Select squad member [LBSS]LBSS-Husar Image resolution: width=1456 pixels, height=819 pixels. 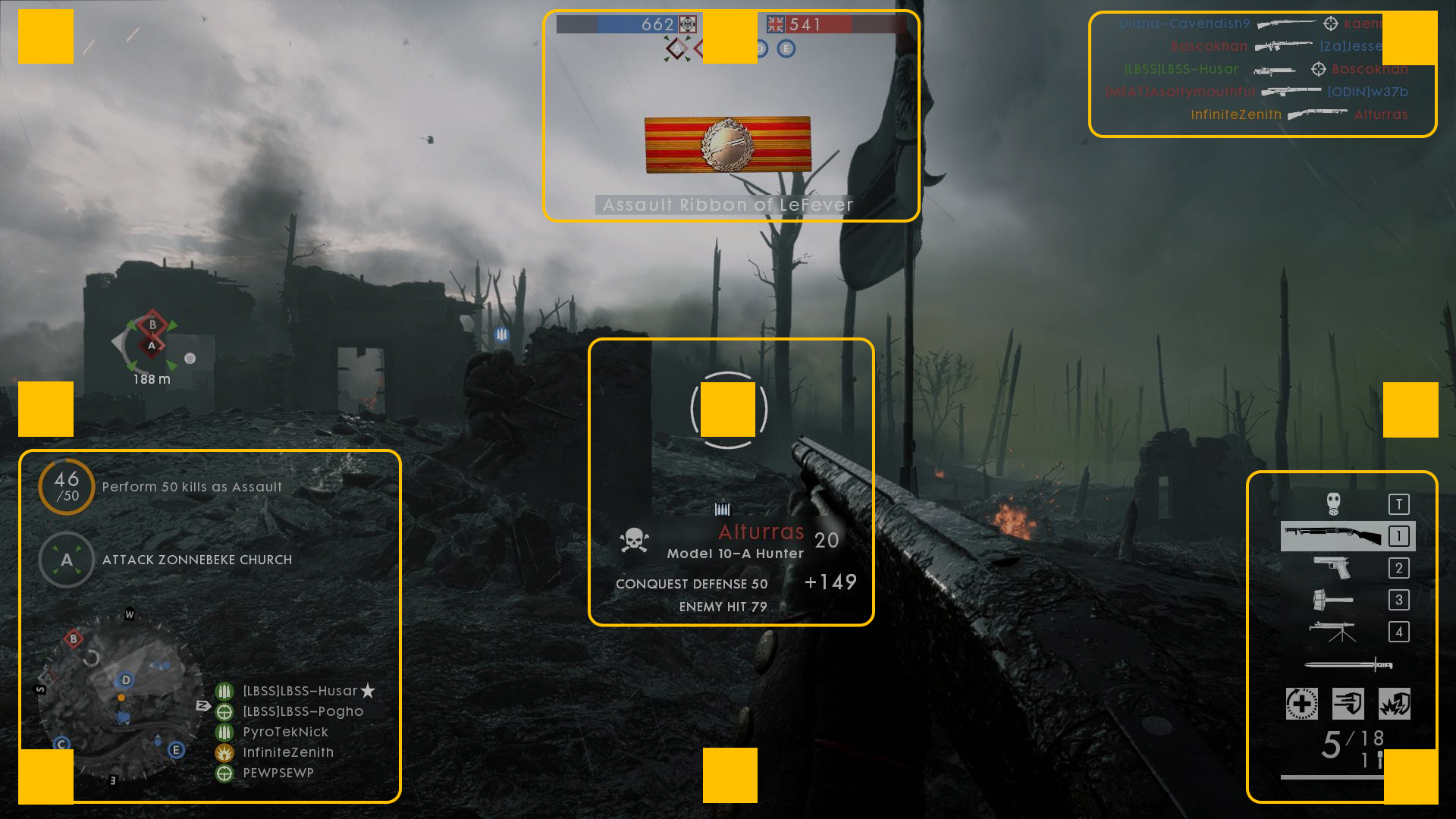[300, 691]
